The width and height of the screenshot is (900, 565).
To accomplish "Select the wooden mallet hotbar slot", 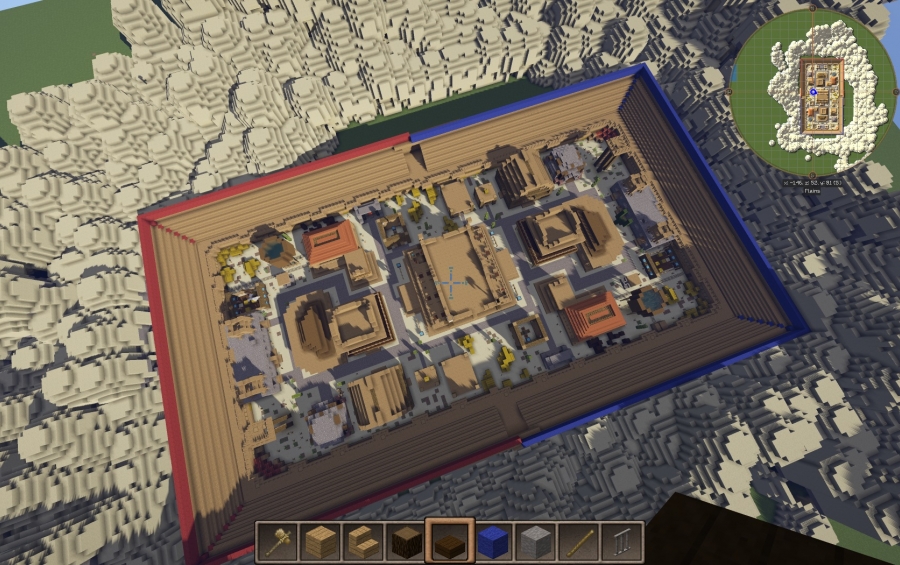I will [x=276, y=542].
